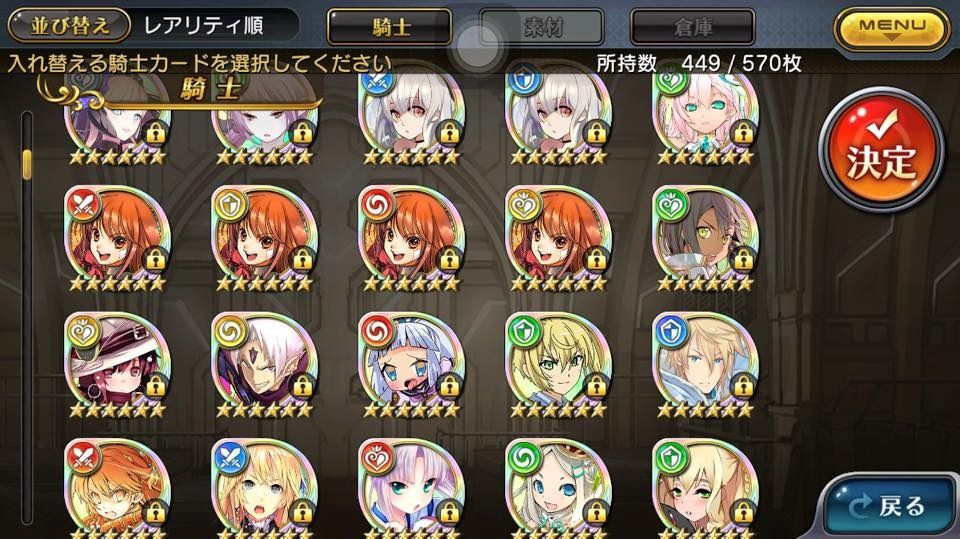The width and height of the screenshot is (960, 539).
Task: Pick the blonde girl with blue sword badge
Action: [262, 487]
